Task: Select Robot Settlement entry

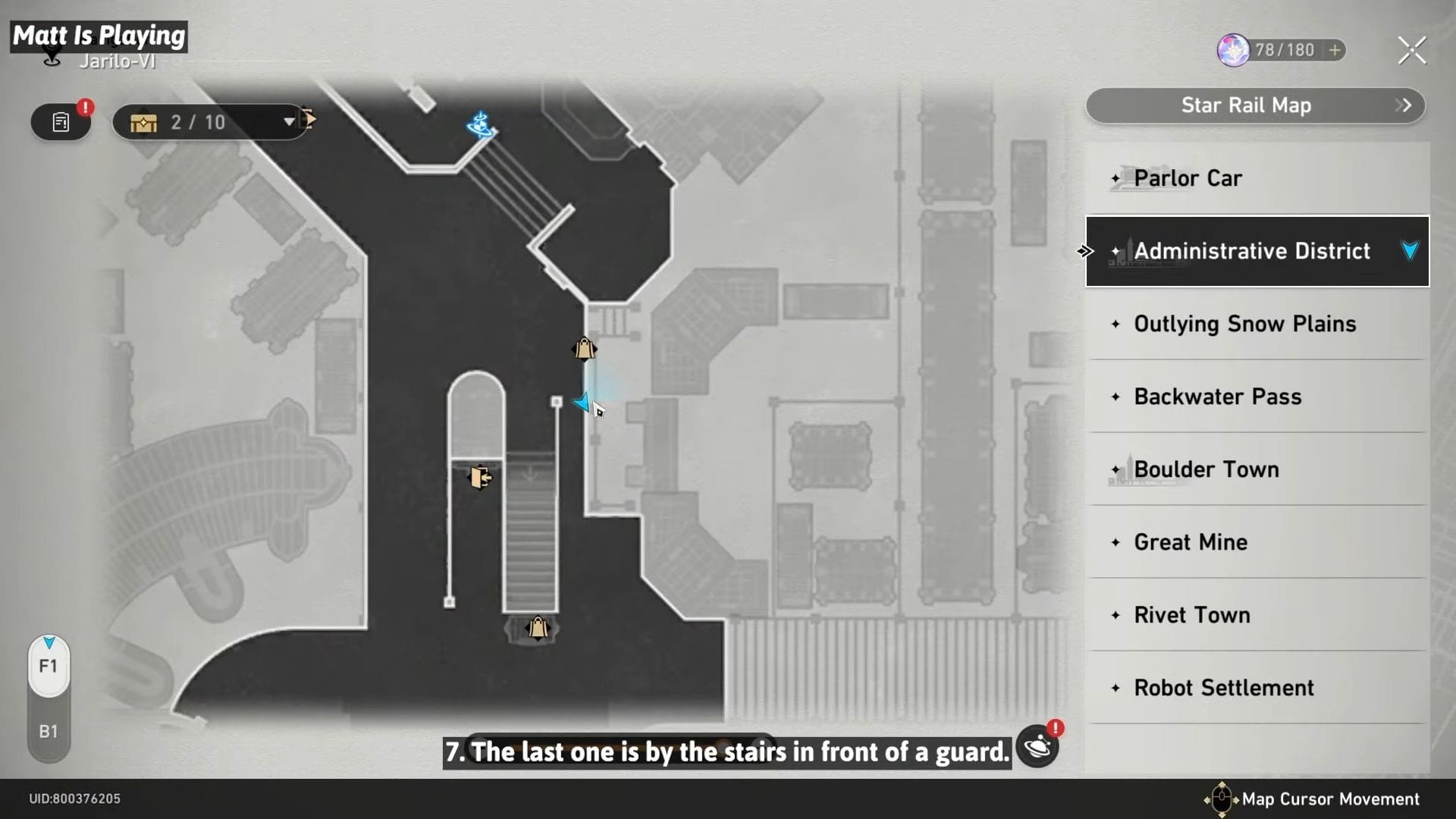Action: pyautogui.click(x=1257, y=688)
